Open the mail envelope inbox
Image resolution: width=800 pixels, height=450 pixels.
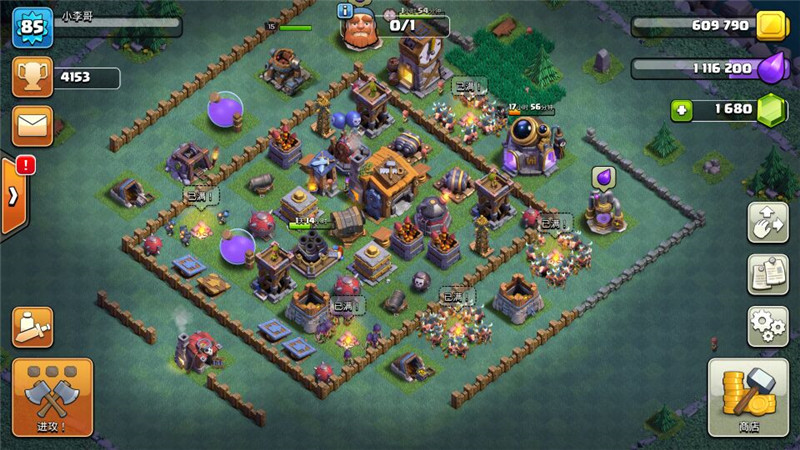tap(32, 125)
